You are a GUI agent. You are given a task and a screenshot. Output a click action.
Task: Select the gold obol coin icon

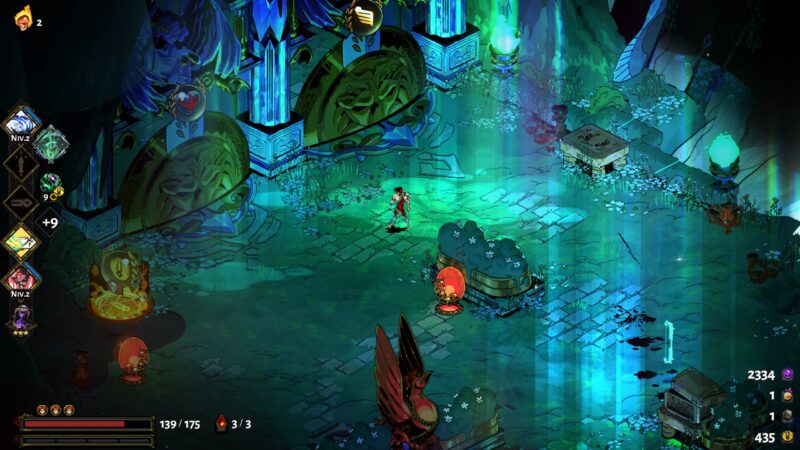click(787, 438)
